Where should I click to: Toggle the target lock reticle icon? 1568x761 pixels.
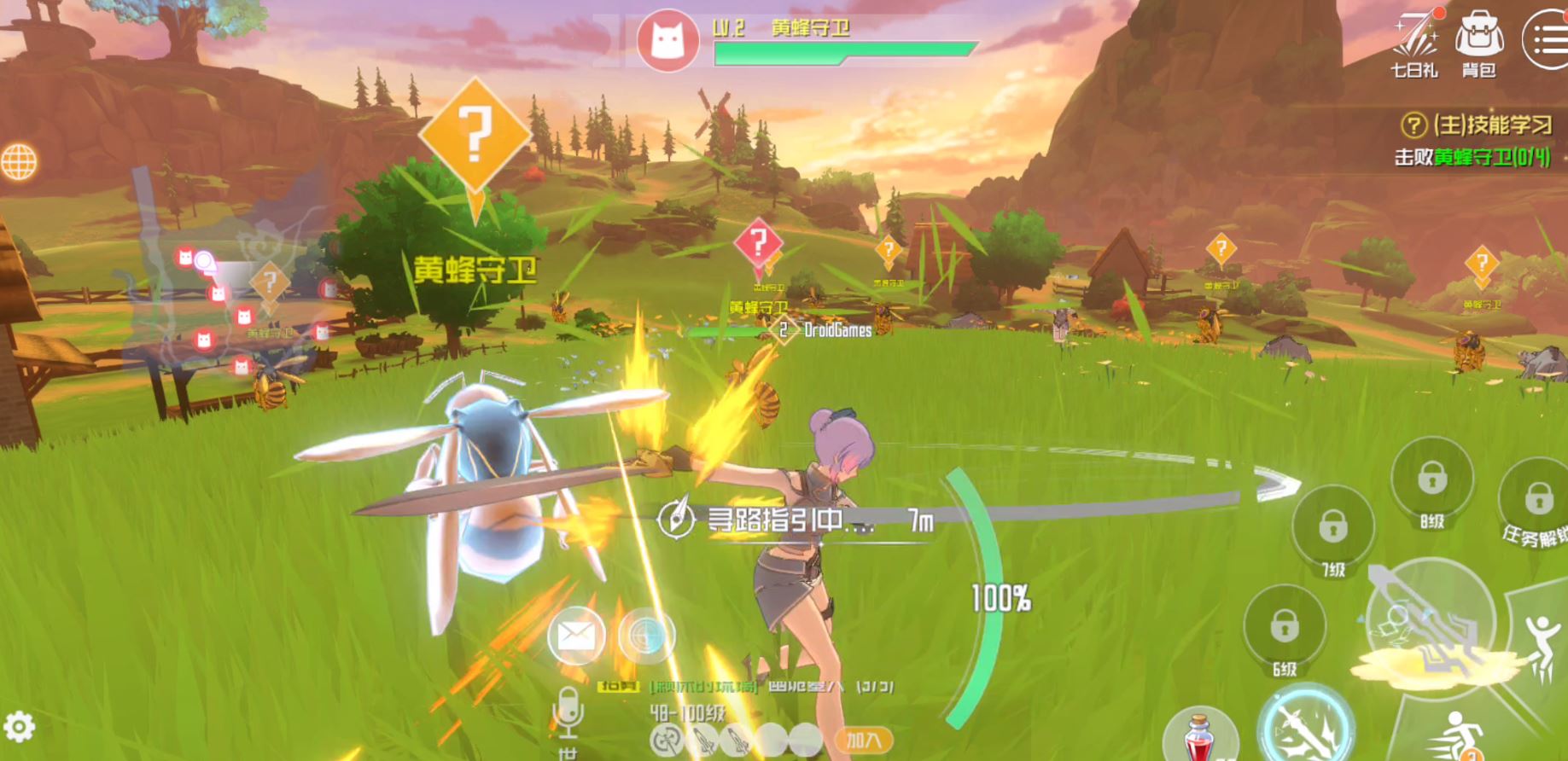(x=646, y=636)
